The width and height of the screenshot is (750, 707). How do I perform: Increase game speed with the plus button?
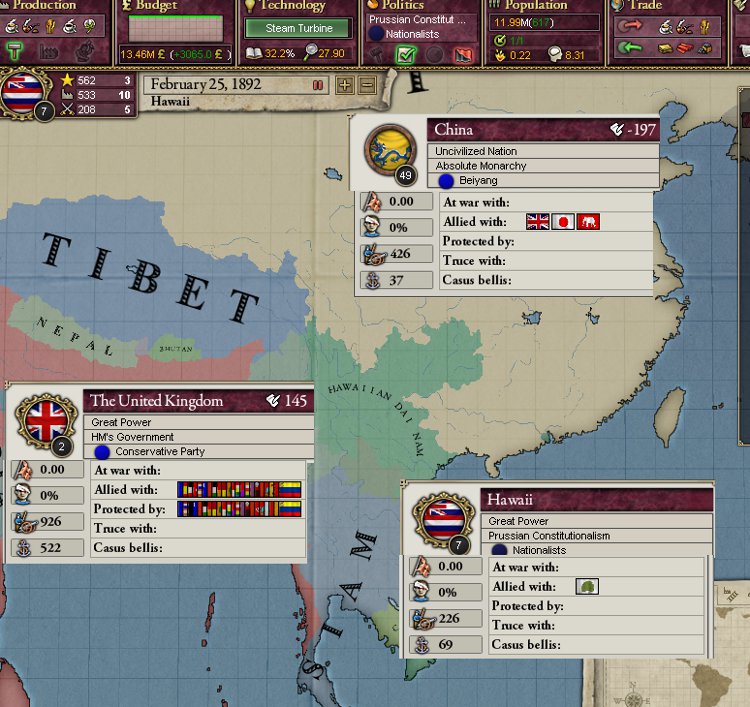(345, 85)
